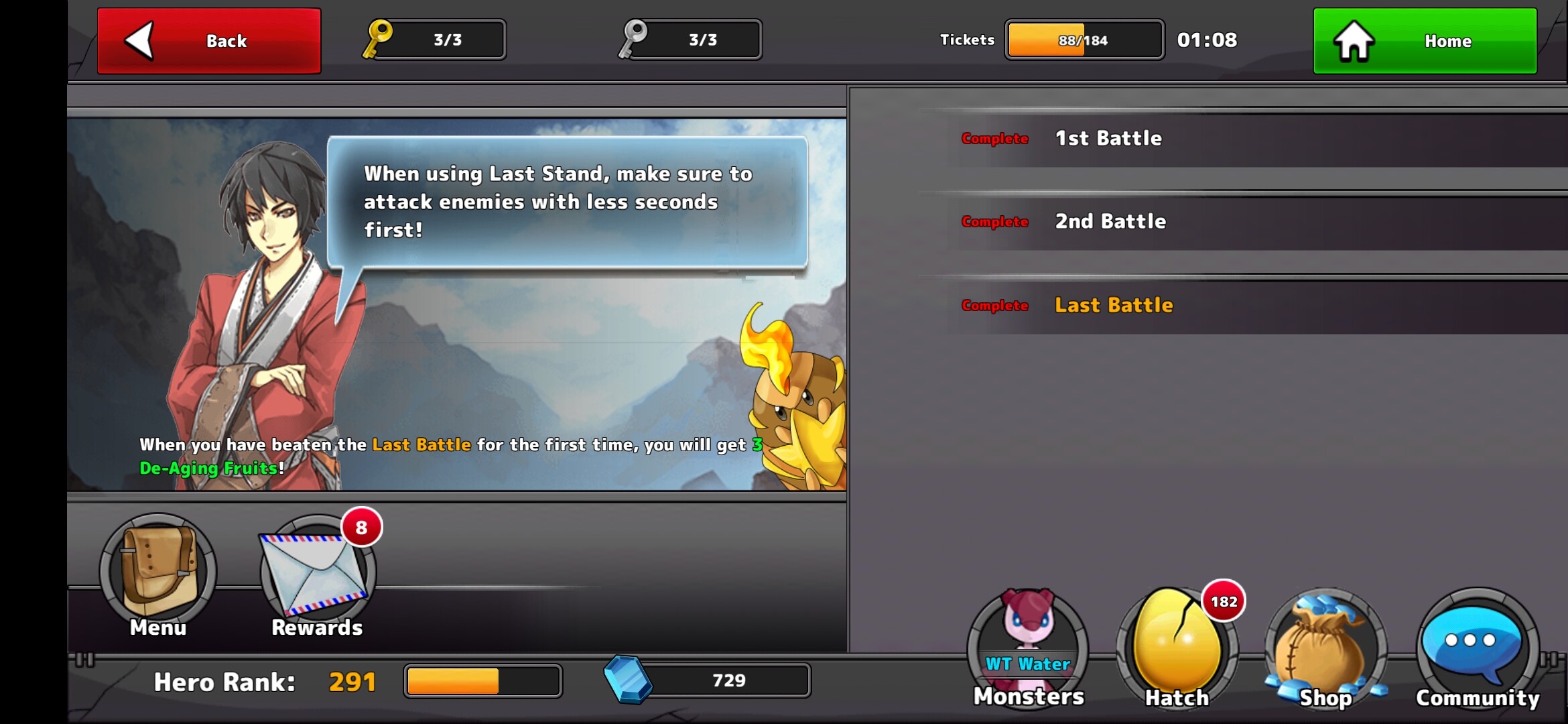Viewport: 1568px width, 724px height.
Task: Open the Menu satchel icon
Action: 158,572
